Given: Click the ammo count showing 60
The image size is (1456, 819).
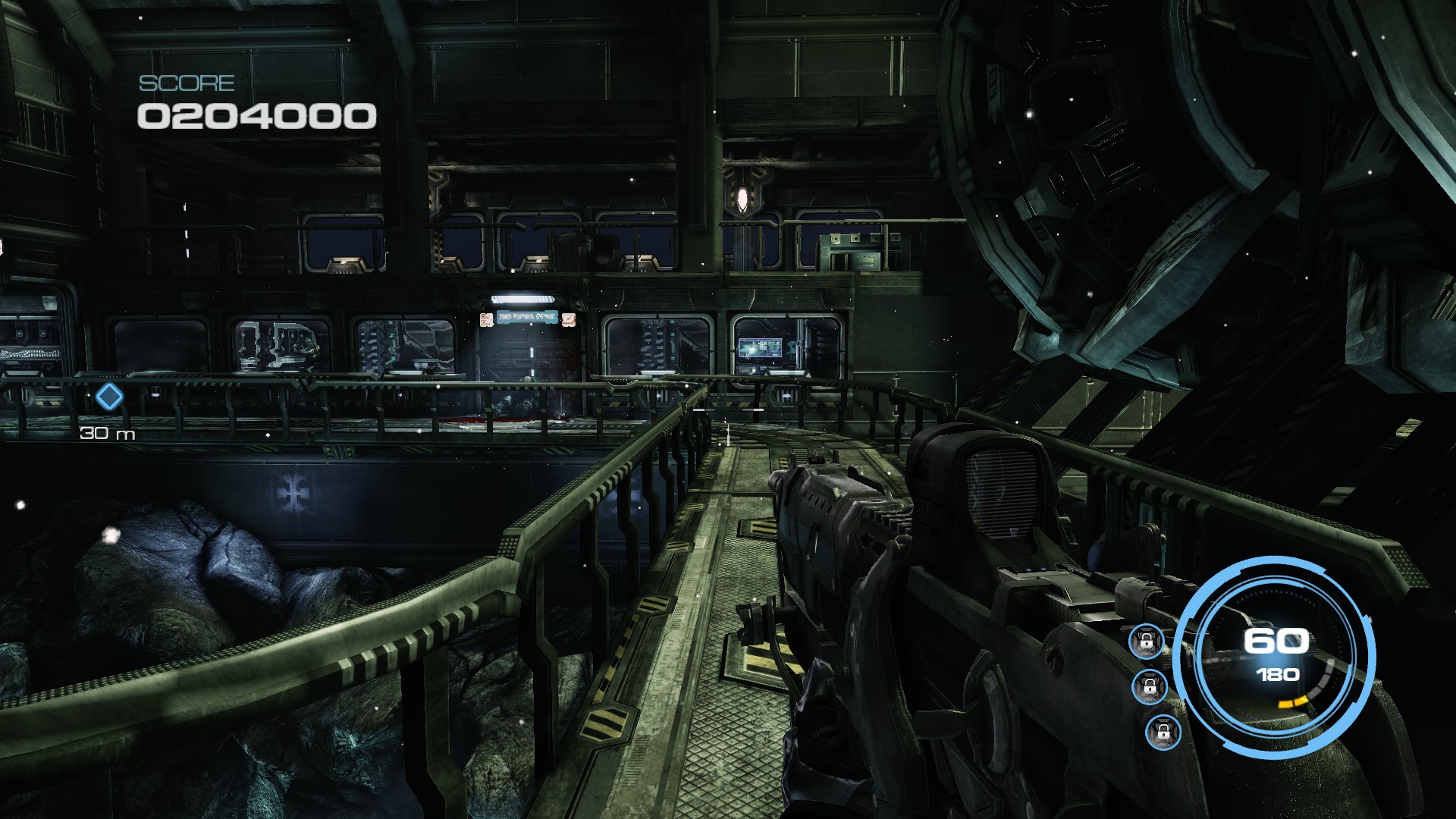Looking at the screenshot, I should [1276, 639].
